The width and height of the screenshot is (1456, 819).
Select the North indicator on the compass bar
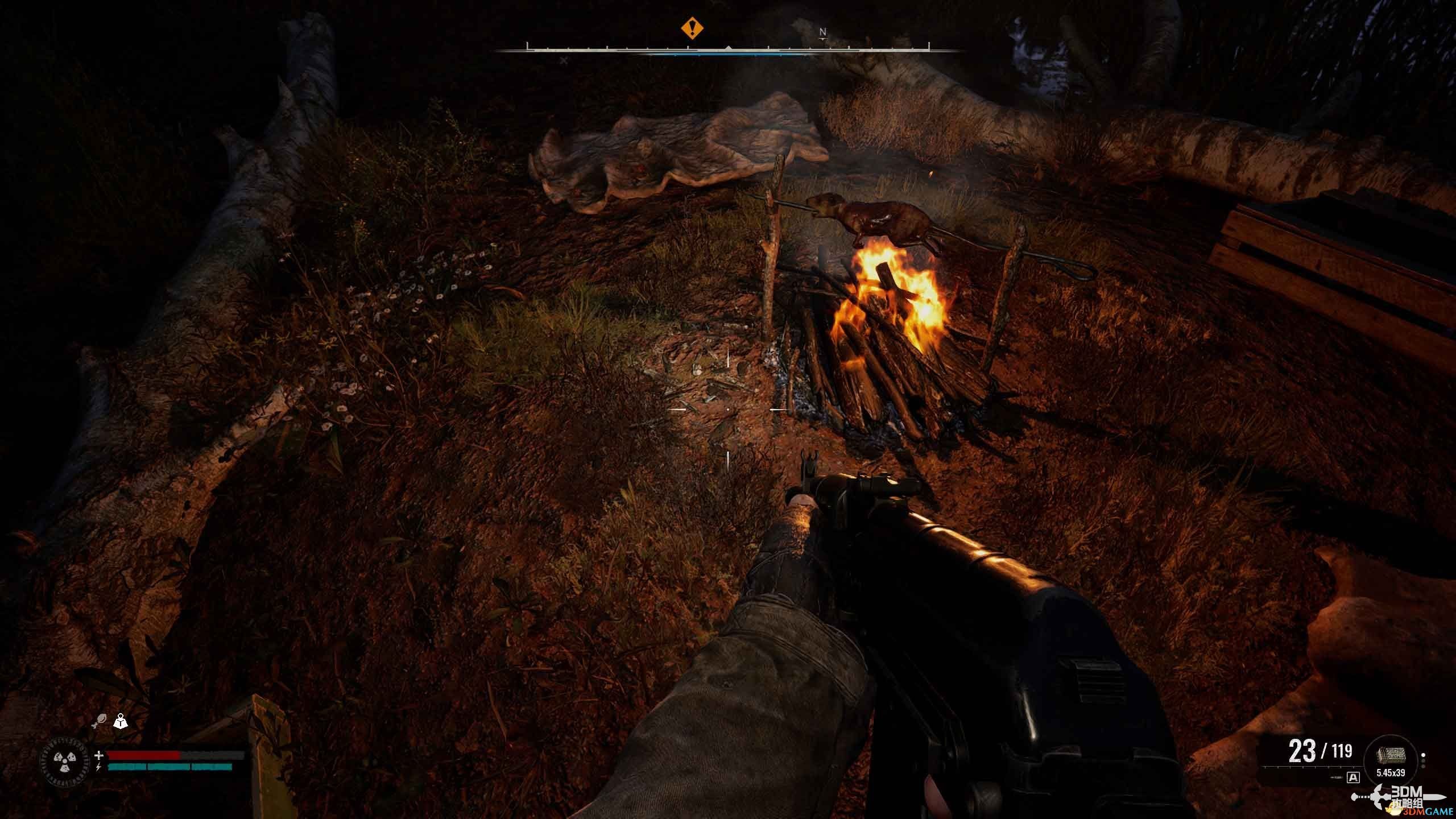(822, 33)
